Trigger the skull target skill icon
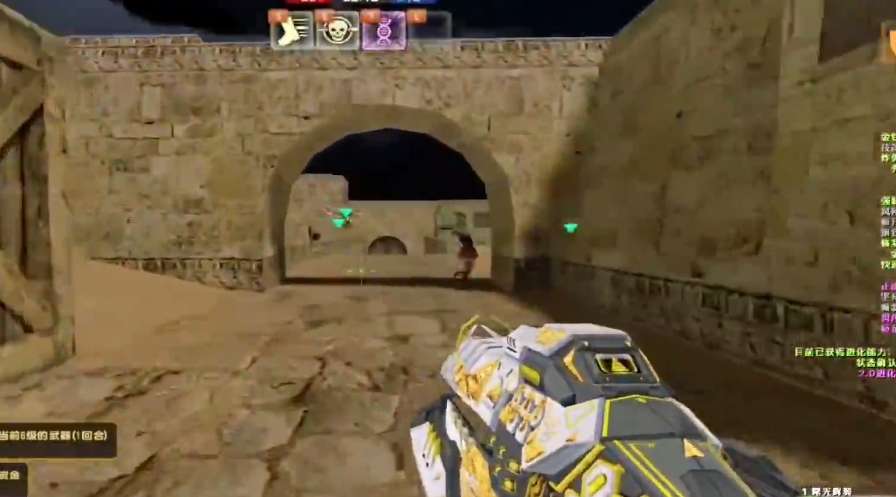 [338, 30]
